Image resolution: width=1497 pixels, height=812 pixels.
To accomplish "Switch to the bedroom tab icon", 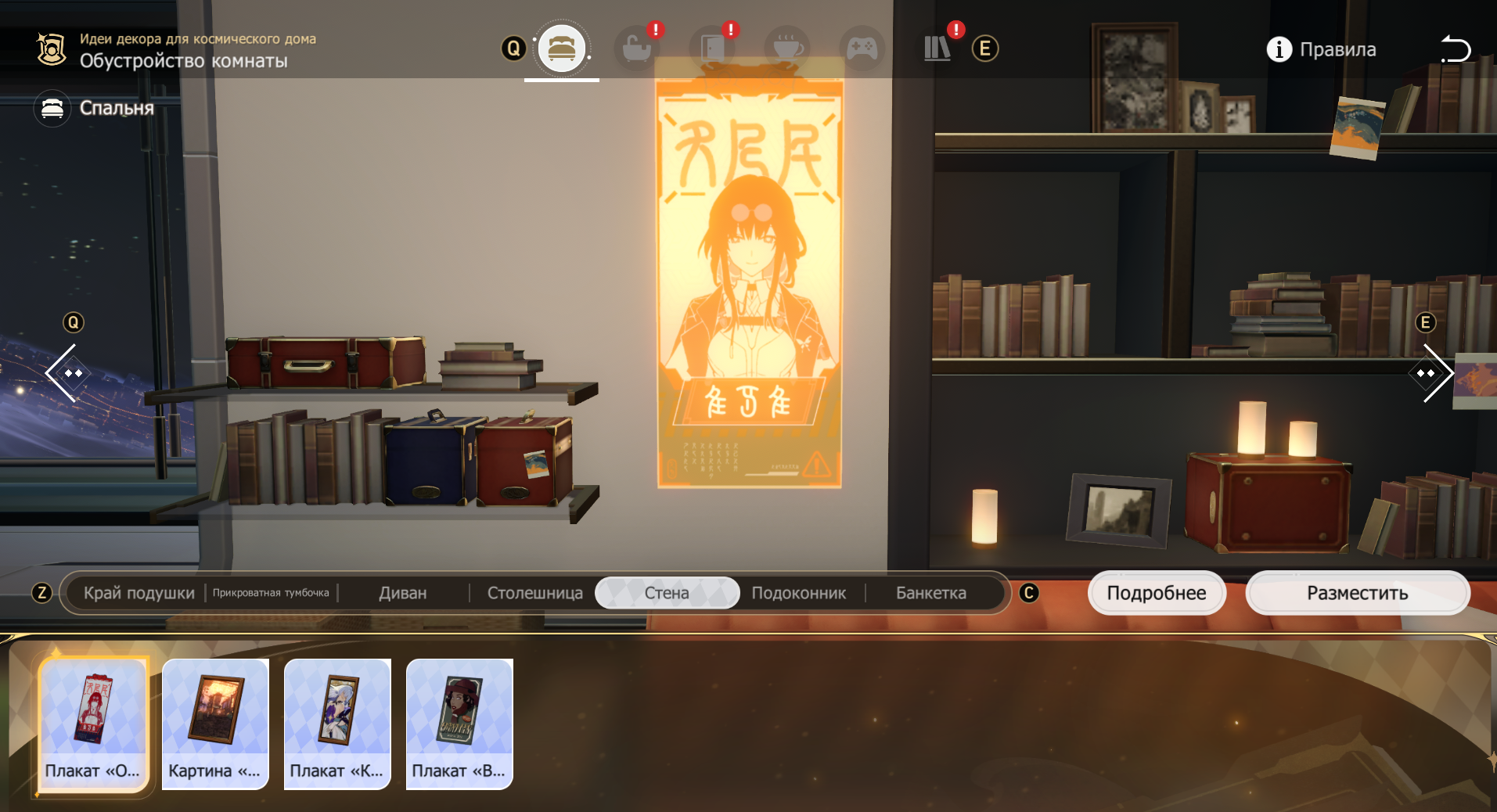I will click(561, 49).
